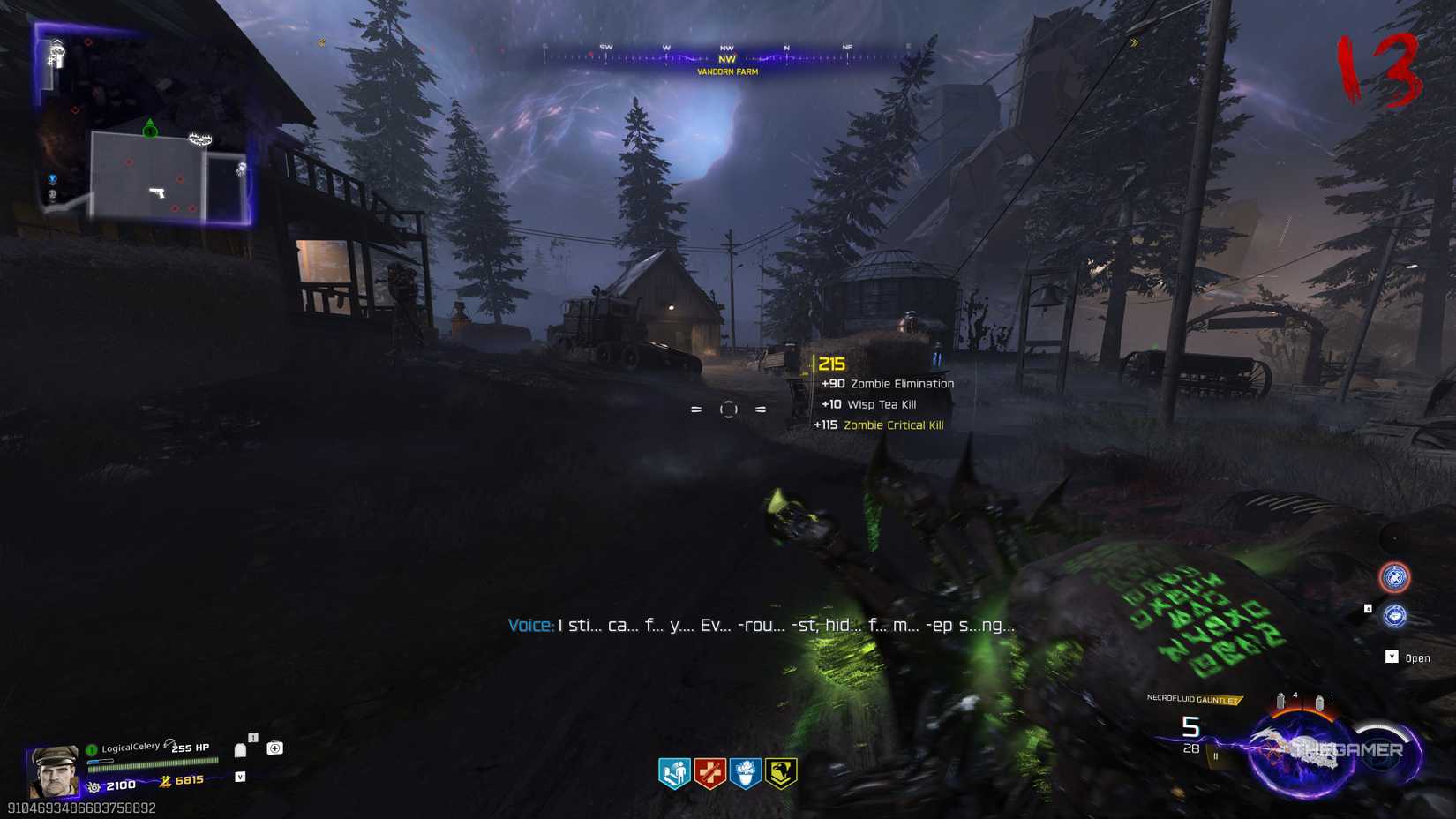Toggle LogicalCelery's green status indicator

(91, 748)
